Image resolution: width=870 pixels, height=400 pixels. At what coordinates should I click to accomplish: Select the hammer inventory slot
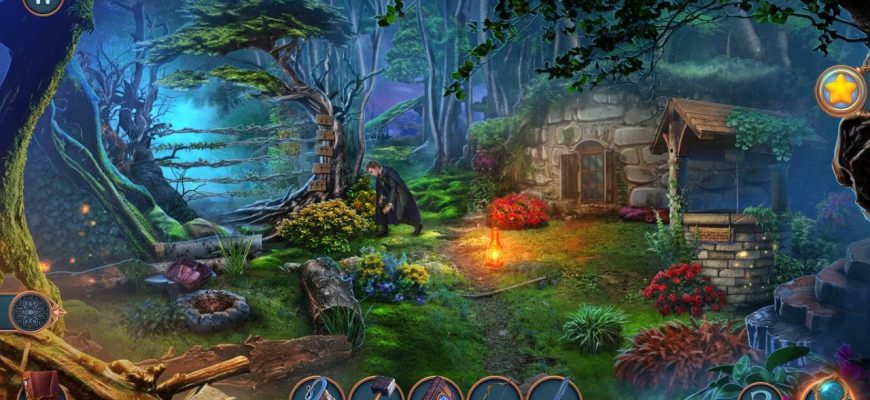click(x=376, y=390)
